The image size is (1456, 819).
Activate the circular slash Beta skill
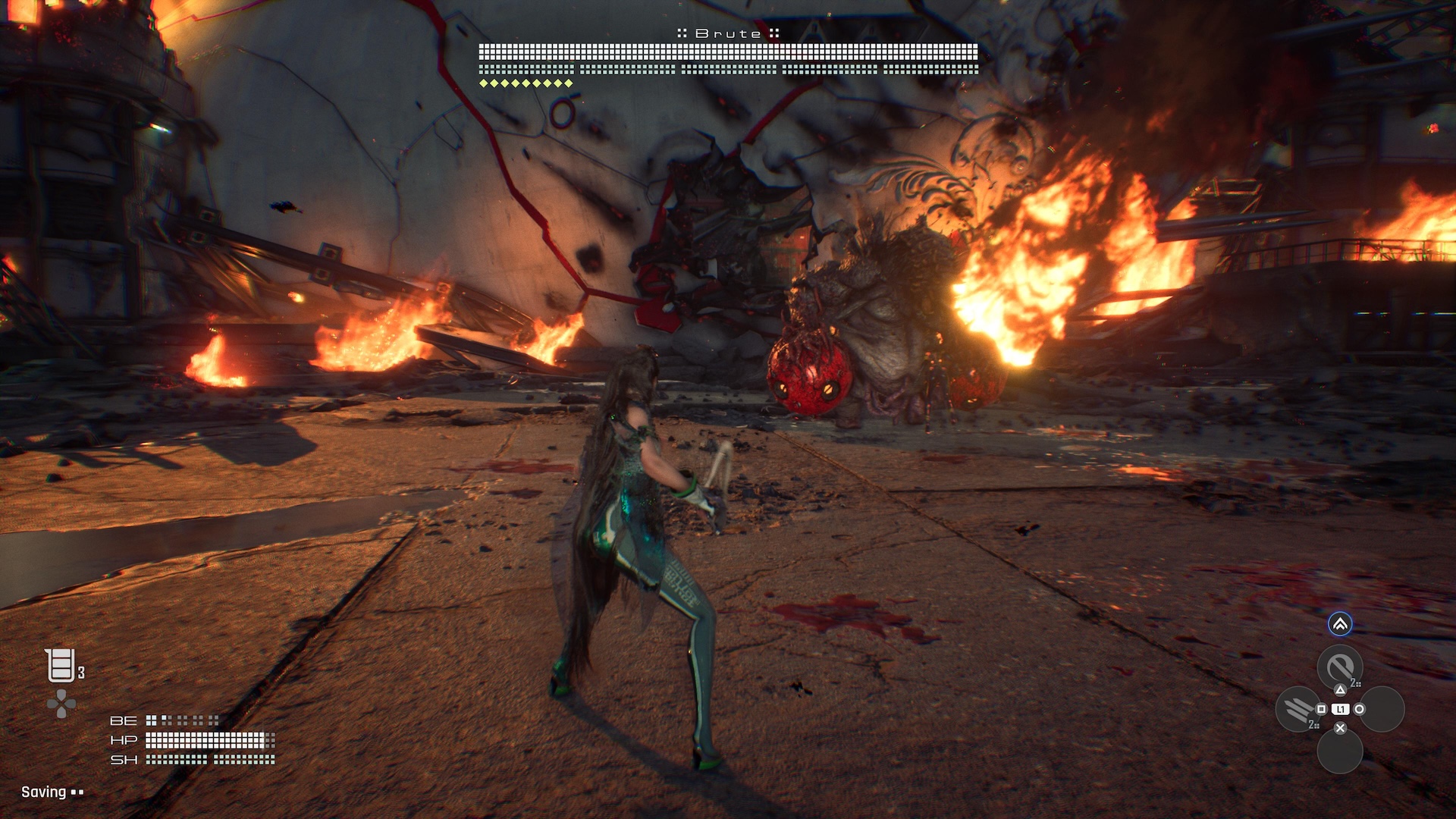pos(1339,667)
